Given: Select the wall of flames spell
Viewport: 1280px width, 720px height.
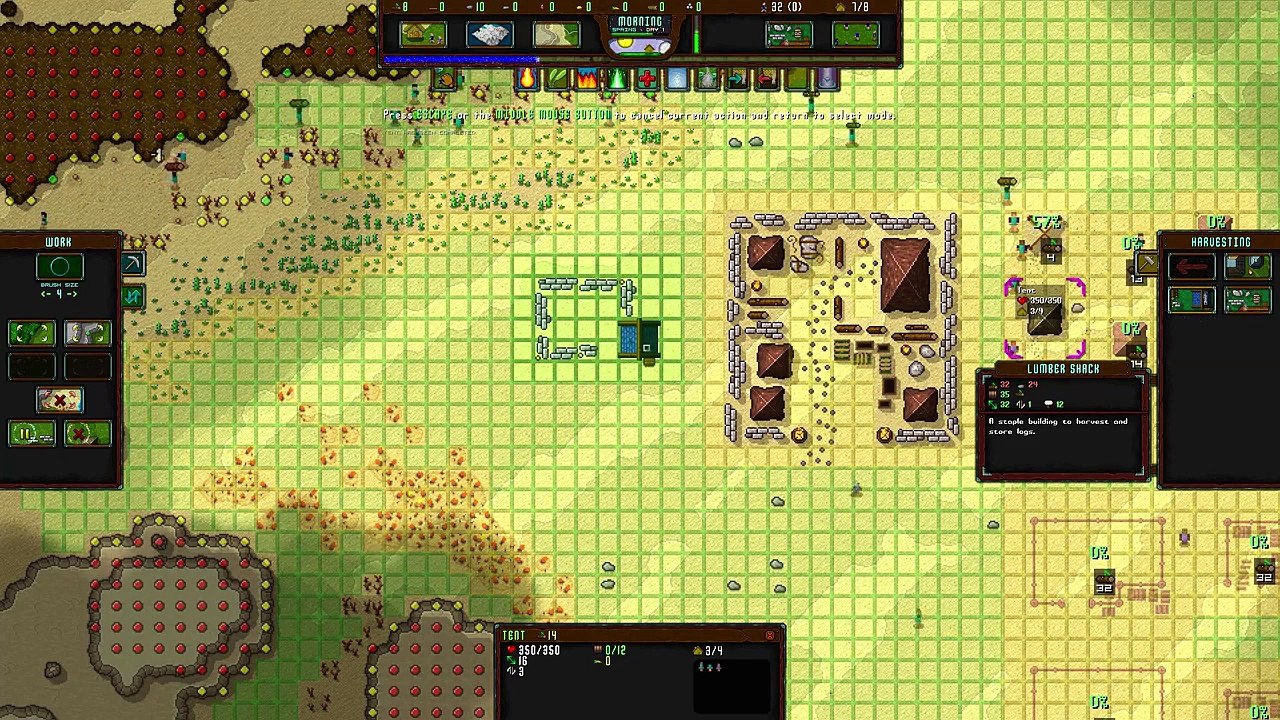Looking at the screenshot, I should click(587, 79).
